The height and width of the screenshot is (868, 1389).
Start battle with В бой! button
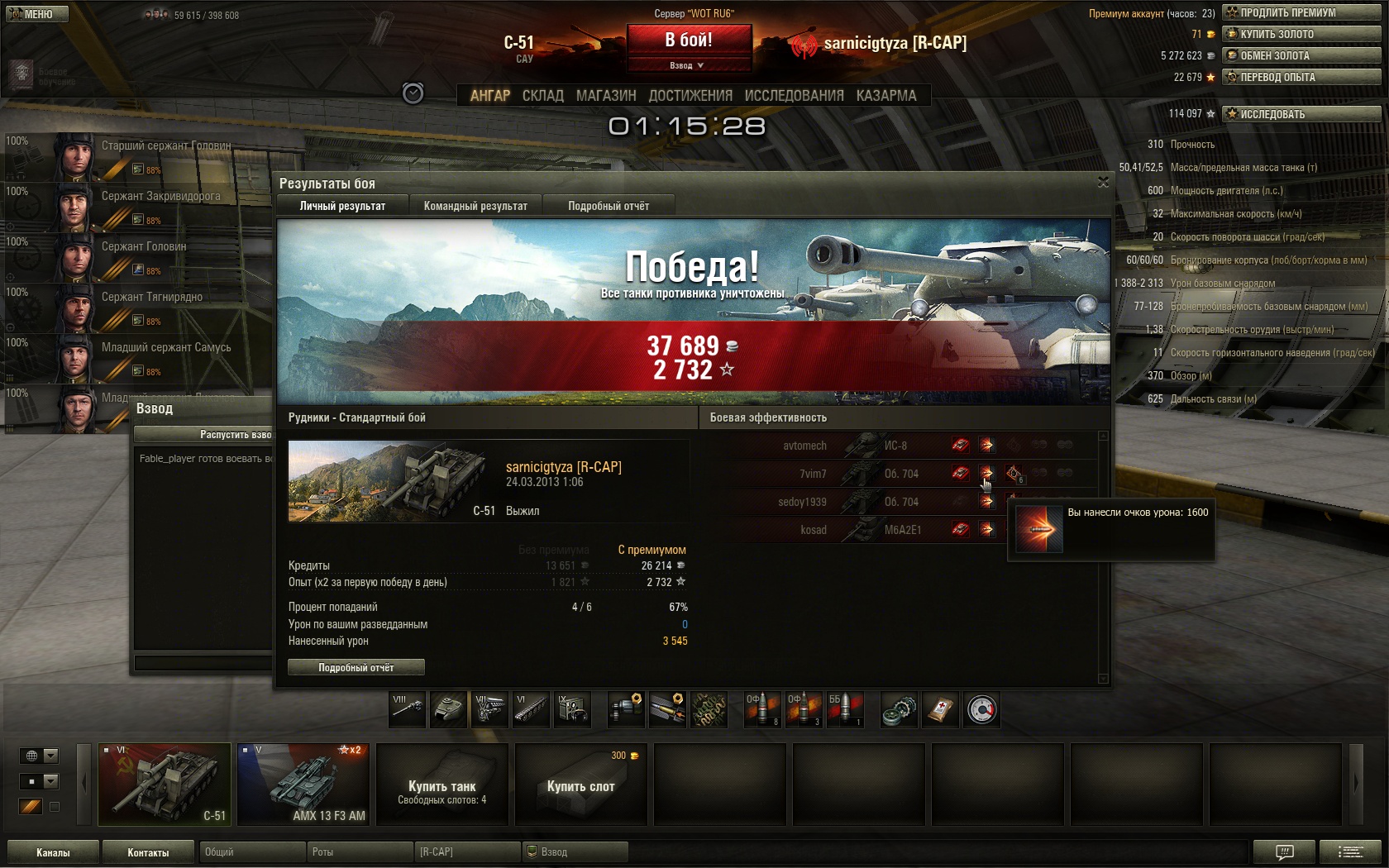coord(689,41)
